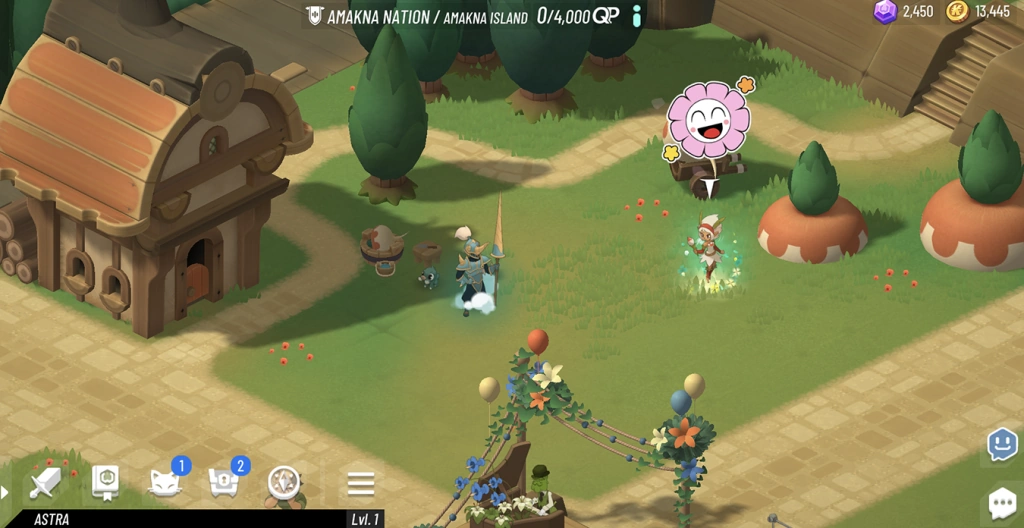This screenshot has height=528, width=1024.
Task: Expand the toolbar with the small white arrow
Action: pyautogui.click(x=5, y=492)
